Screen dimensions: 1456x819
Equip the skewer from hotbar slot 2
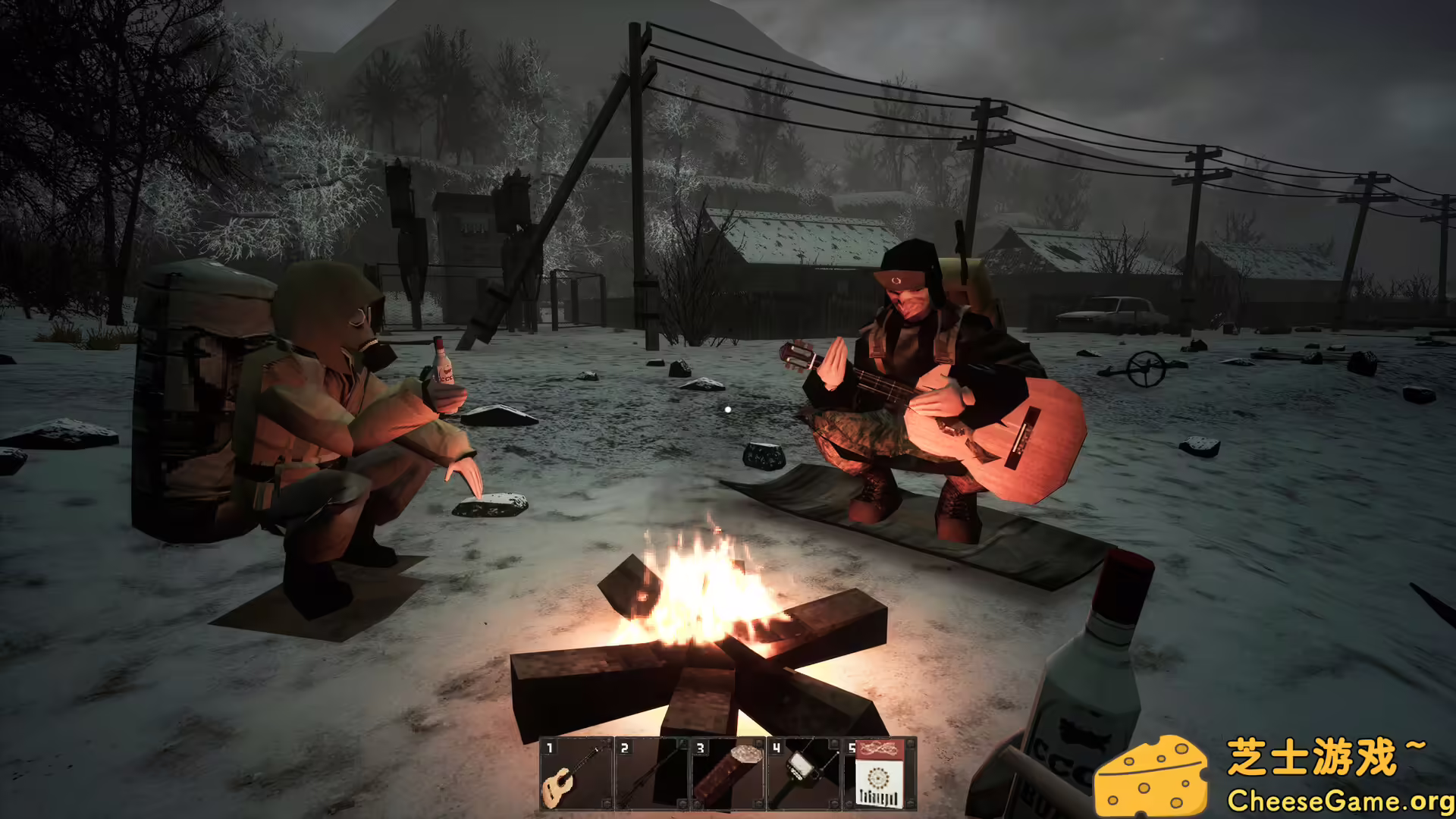coord(652,777)
